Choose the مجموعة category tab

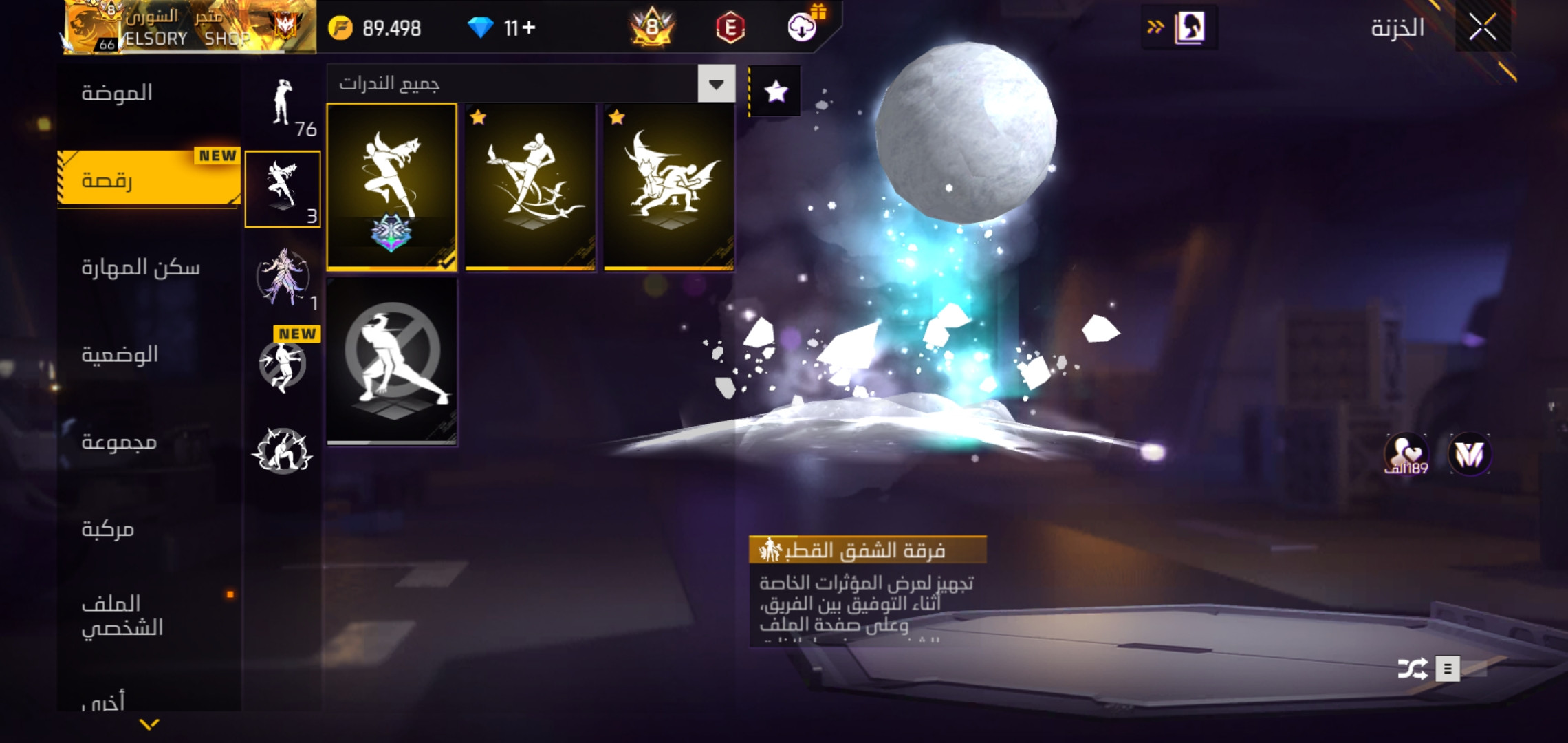pyautogui.click(x=119, y=442)
